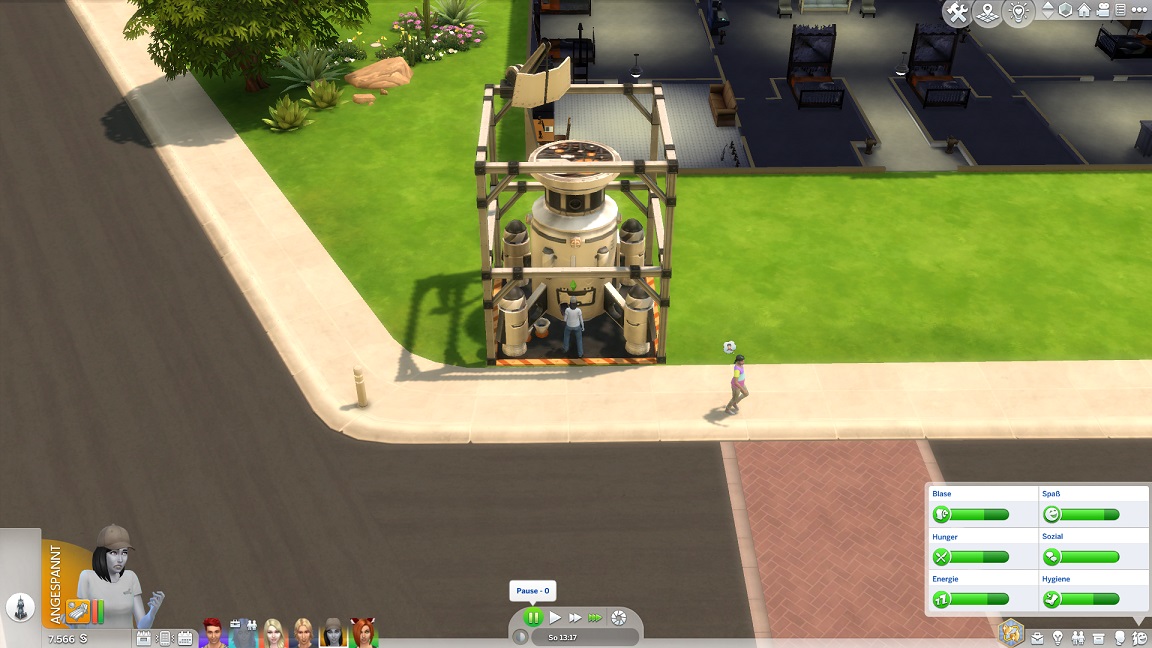Open Build Mode with the tools icon
Image resolution: width=1152 pixels, height=648 pixels.
[x=958, y=12]
